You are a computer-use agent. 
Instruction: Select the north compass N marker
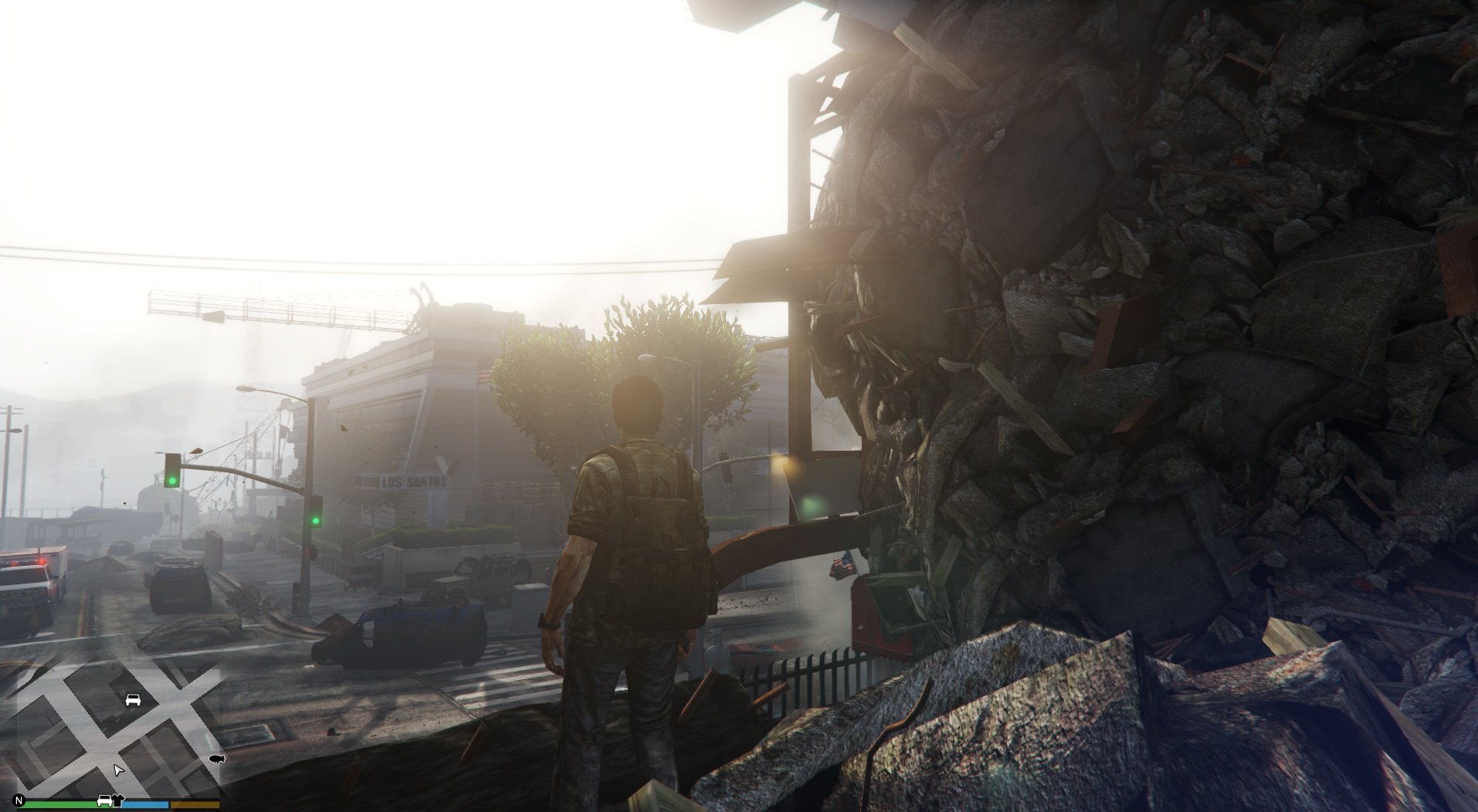[x=19, y=801]
